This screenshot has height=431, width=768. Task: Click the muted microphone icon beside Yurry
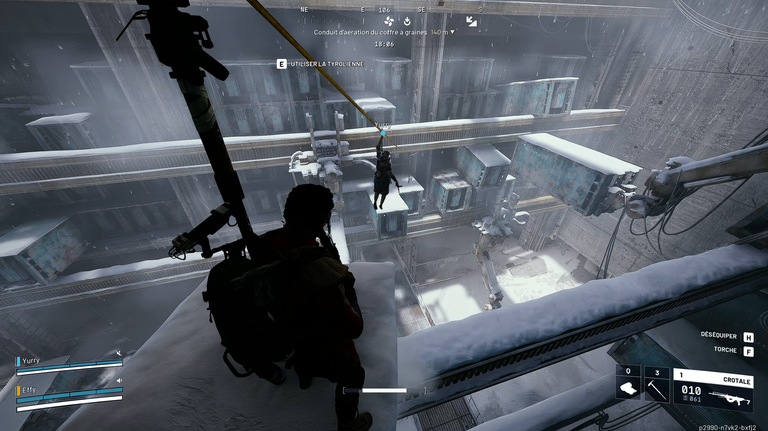tap(118, 353)
